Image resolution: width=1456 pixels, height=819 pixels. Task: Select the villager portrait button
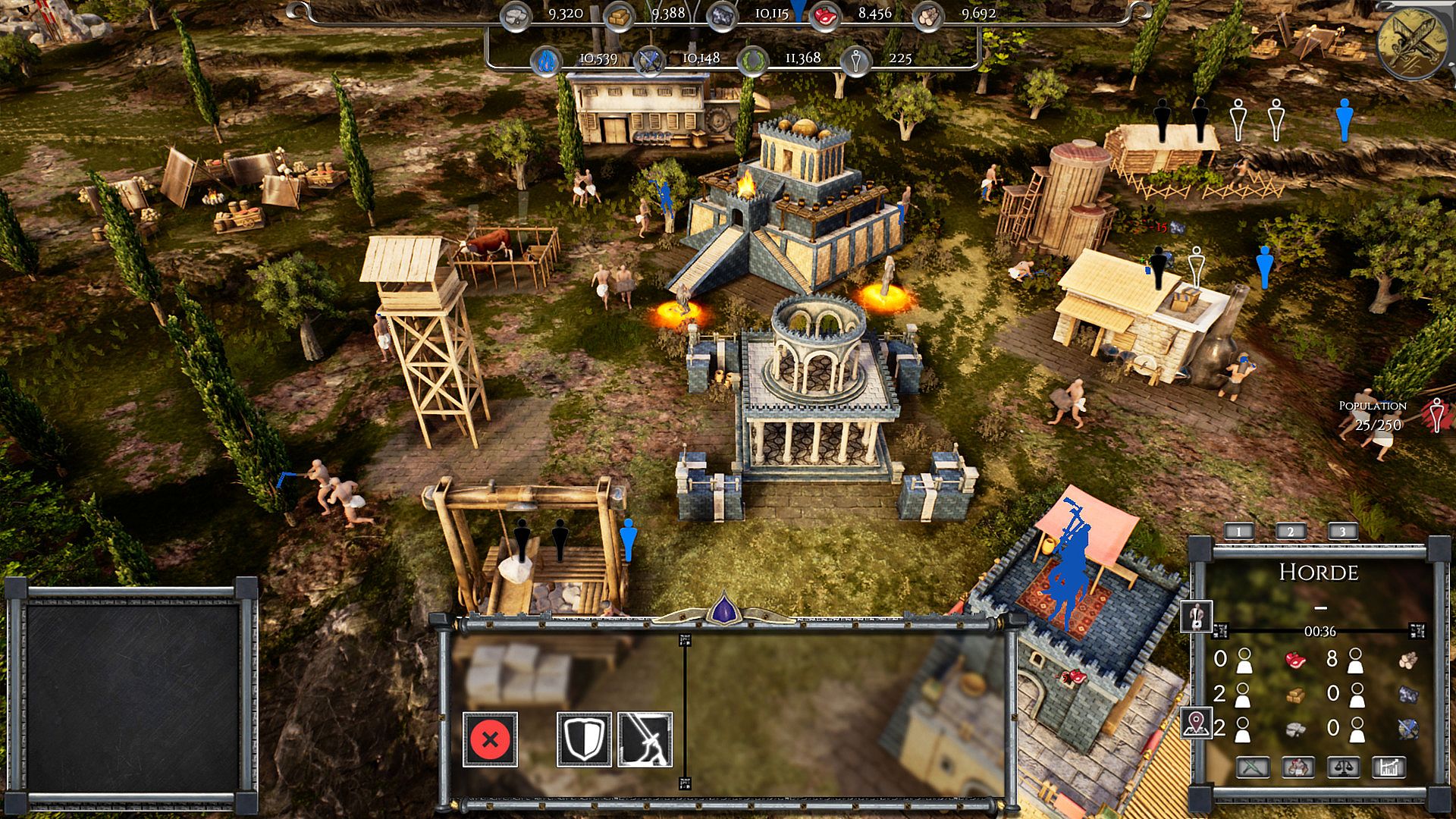[1196, 617]
